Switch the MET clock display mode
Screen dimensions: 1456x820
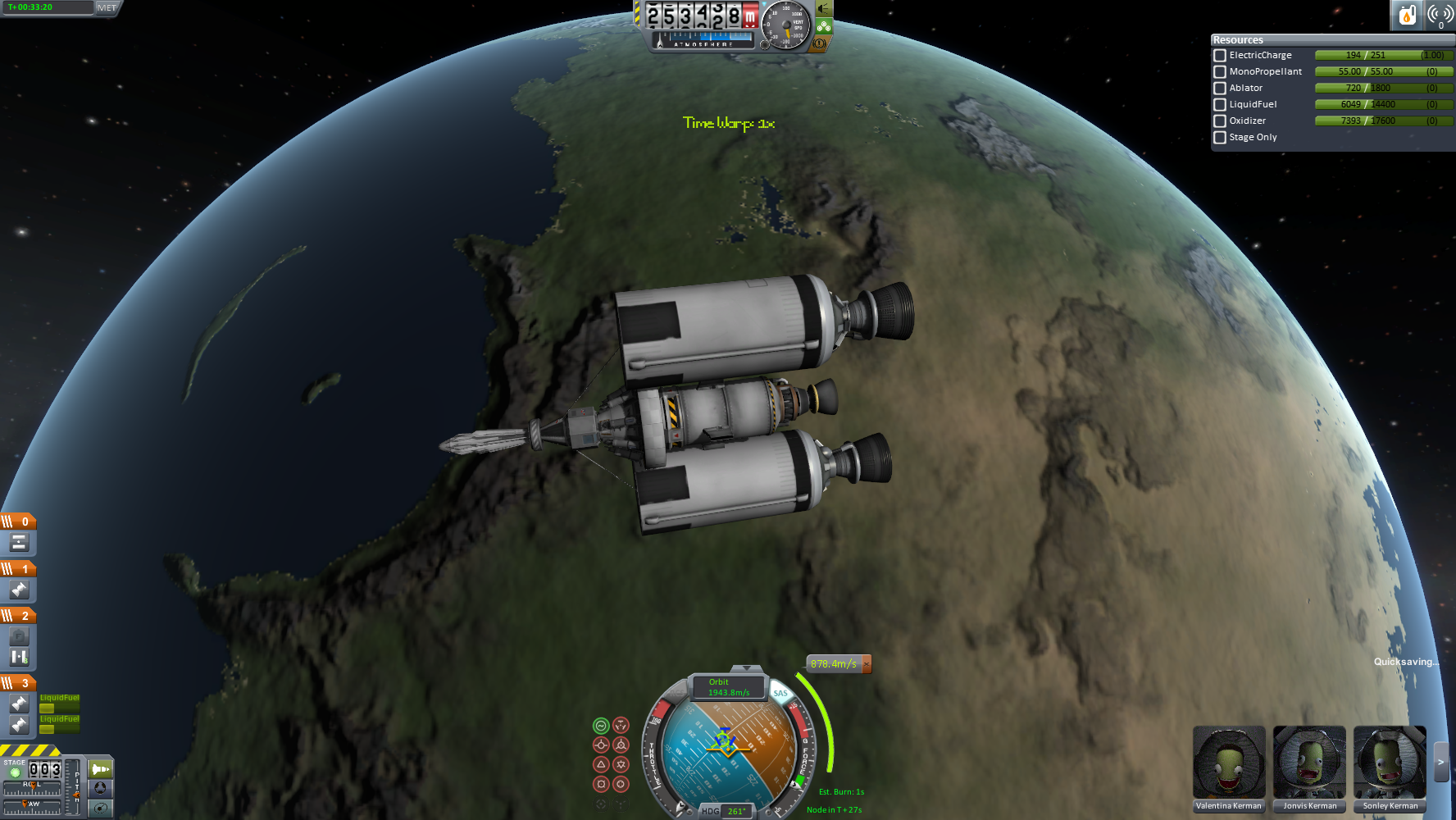pos(107,7)
